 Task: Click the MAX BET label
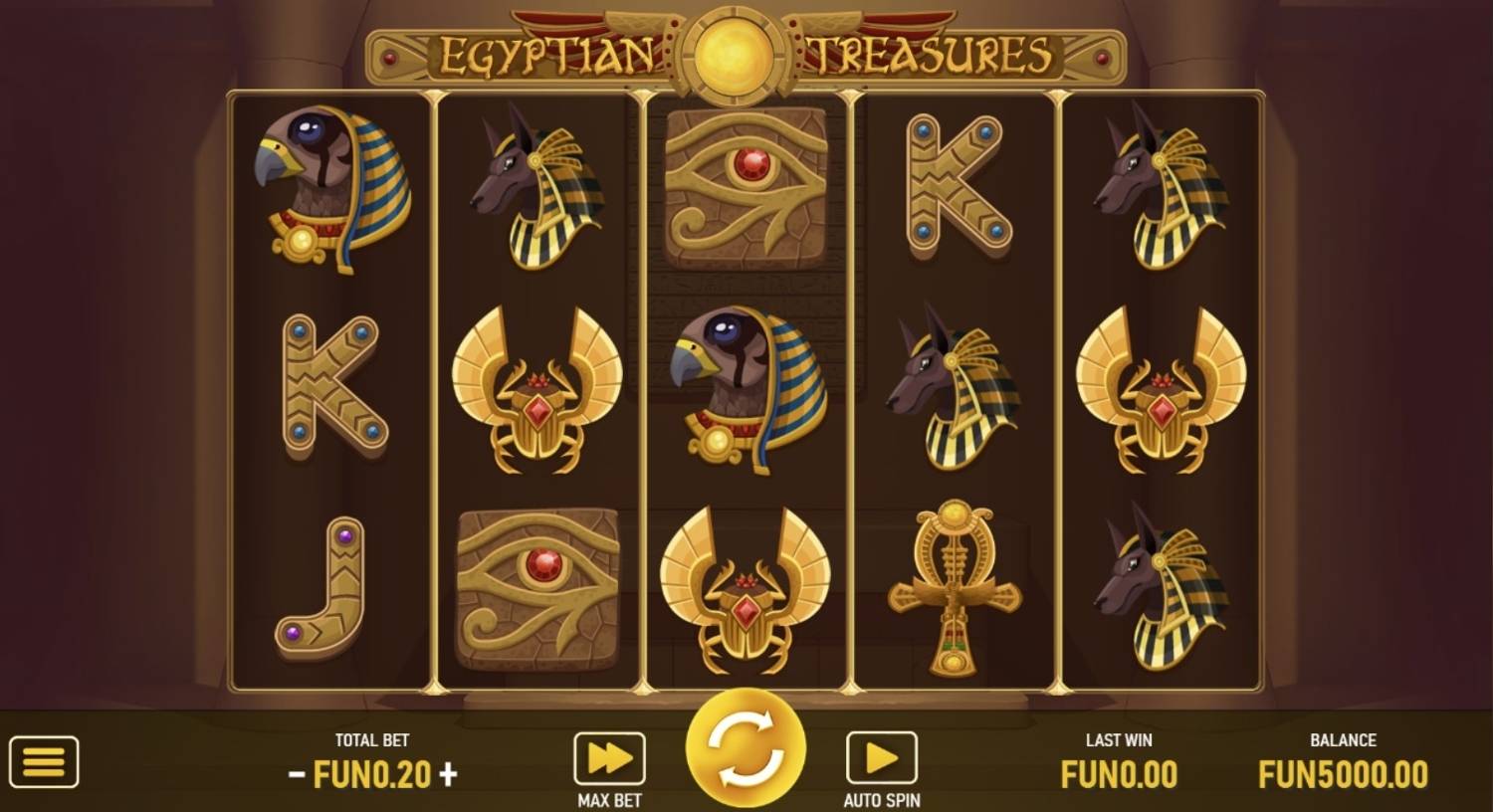tap(610, 798)
